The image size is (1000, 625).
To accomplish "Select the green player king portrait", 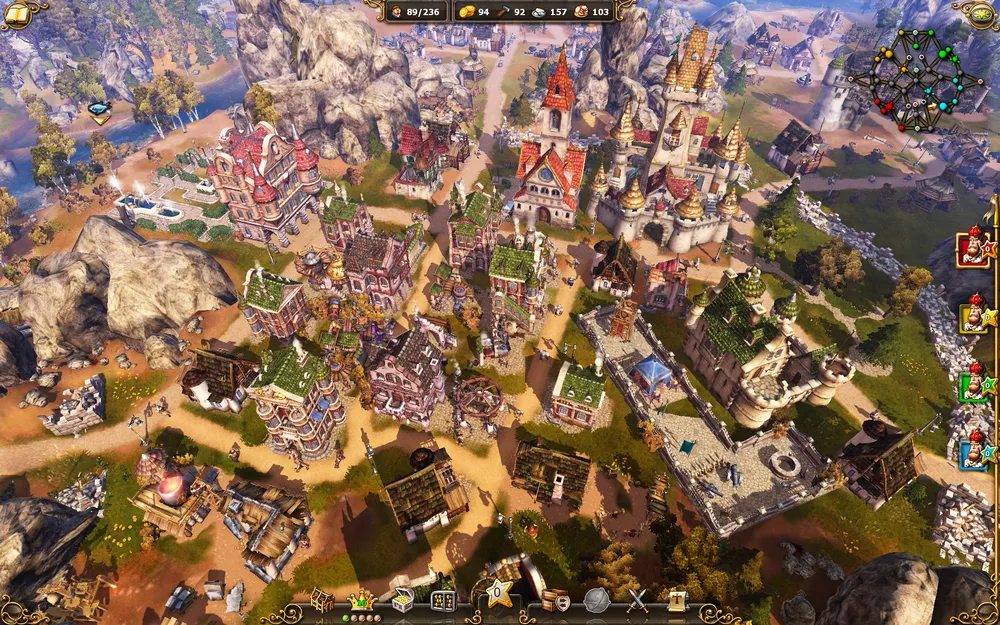I will point(973,386).
